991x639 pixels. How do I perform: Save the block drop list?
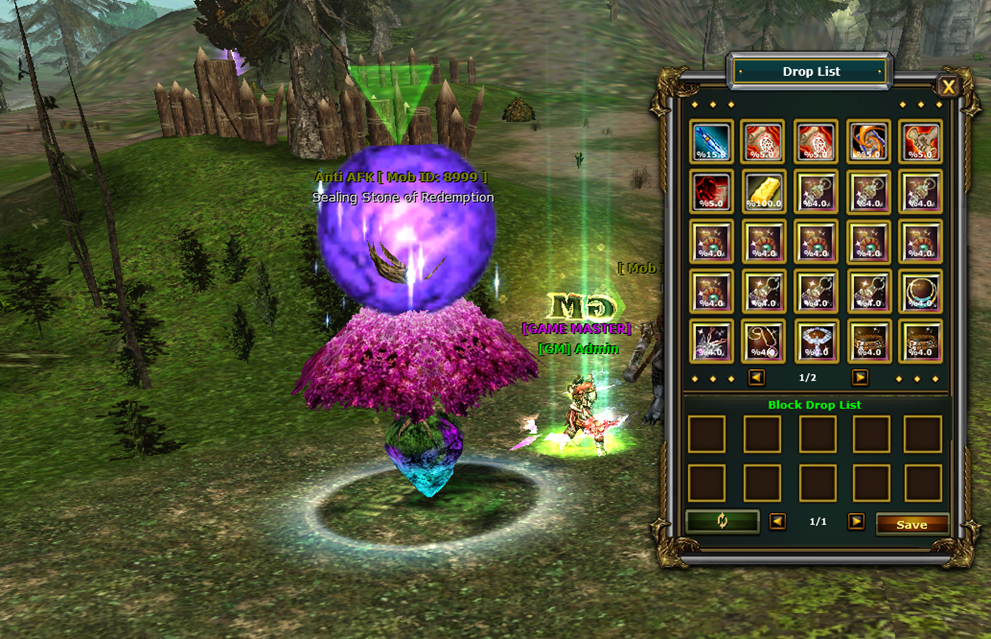pyautogui.click(x=911, y=524)
